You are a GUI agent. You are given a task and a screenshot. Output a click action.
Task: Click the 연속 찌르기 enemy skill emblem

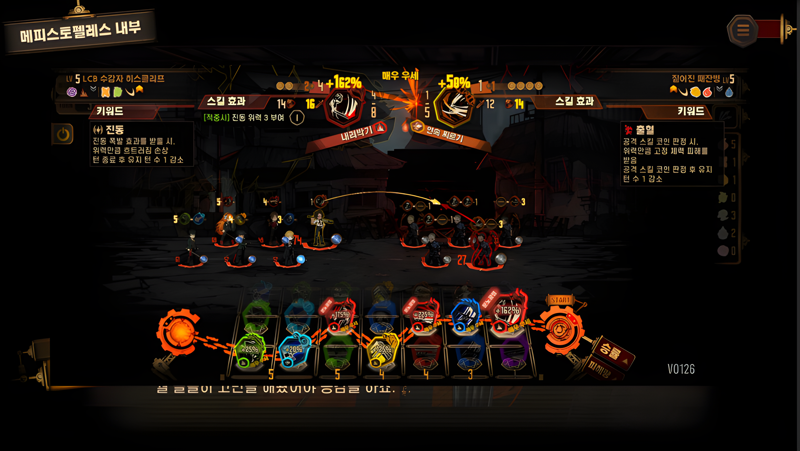pos(453,107)
